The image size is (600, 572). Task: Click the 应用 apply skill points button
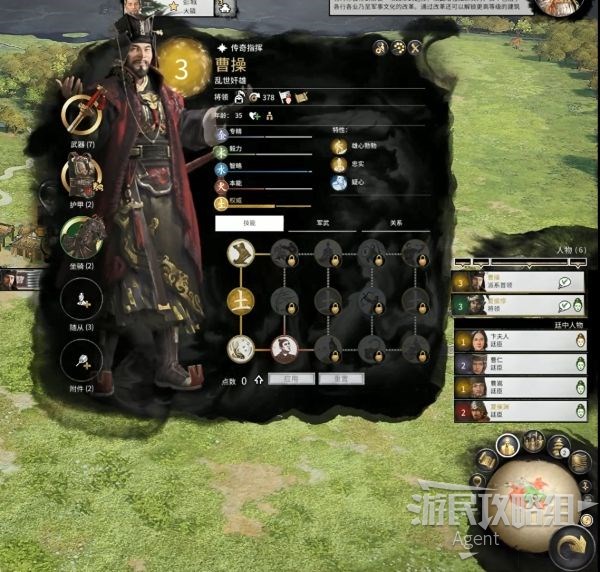click(x=290, y=379)
